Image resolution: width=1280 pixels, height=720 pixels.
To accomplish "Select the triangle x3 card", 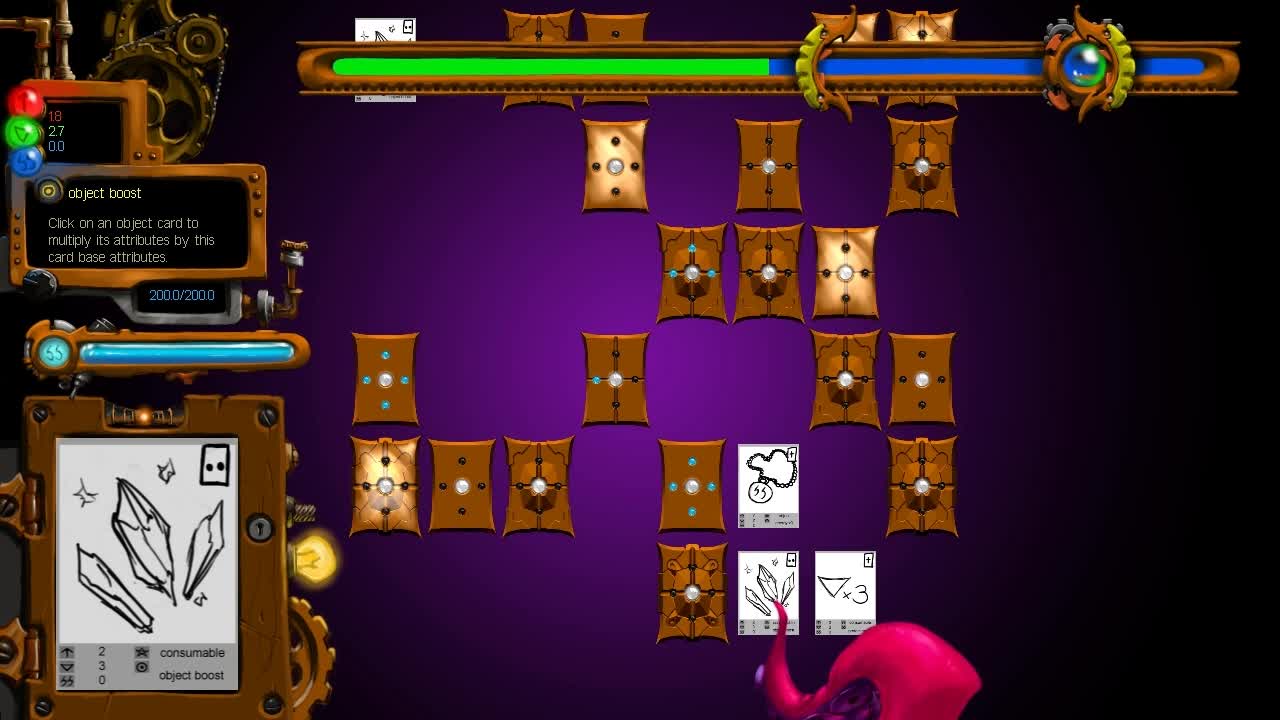I will click(843, 591).
